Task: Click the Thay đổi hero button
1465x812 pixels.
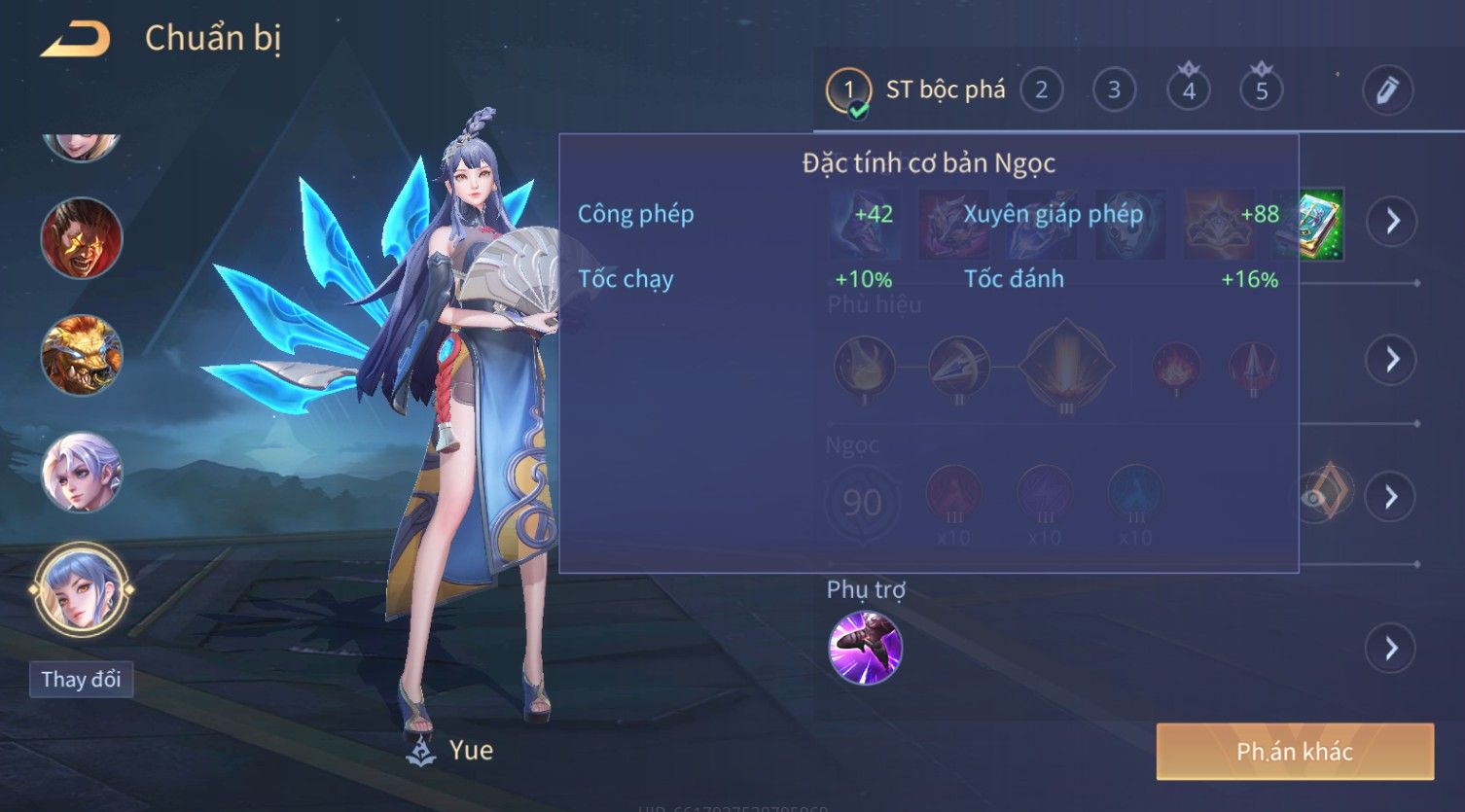Action: 81,679
